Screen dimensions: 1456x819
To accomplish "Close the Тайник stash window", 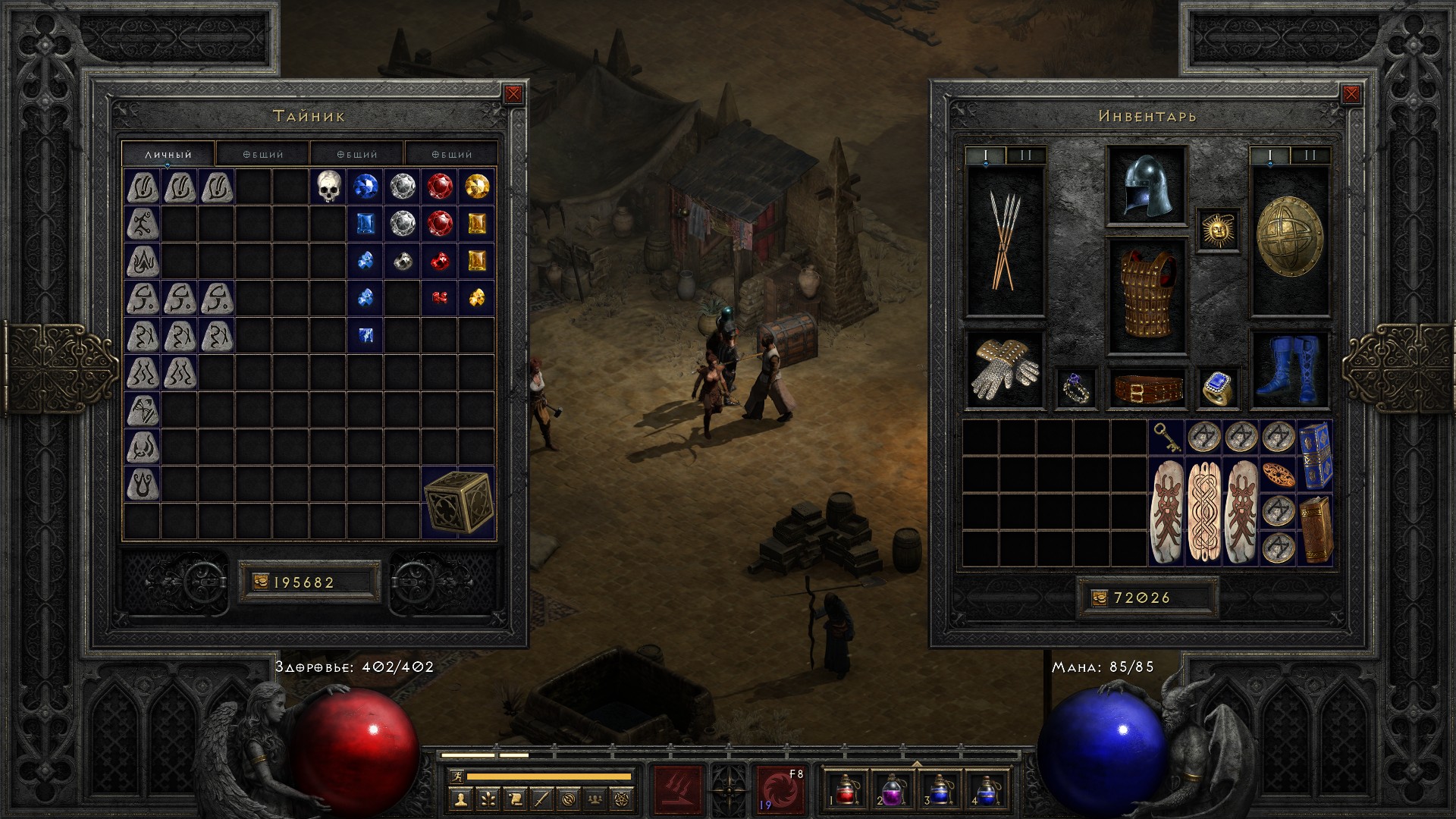I will tap(513, 94).
